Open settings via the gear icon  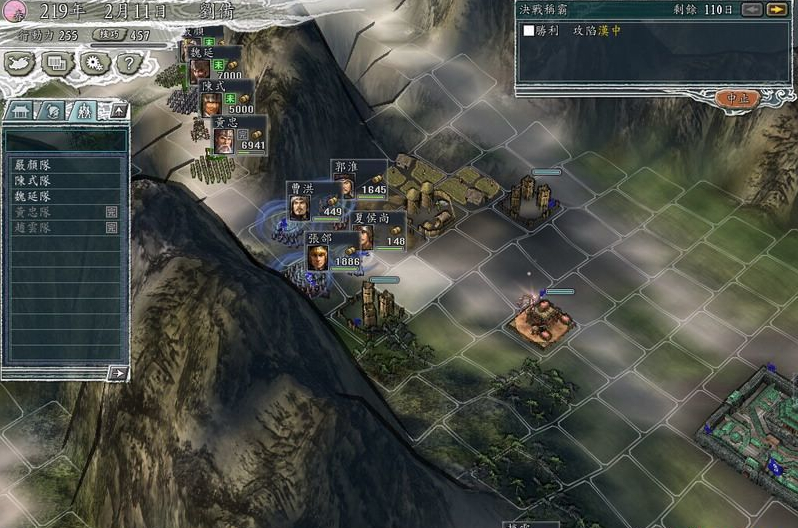[93, 63]
